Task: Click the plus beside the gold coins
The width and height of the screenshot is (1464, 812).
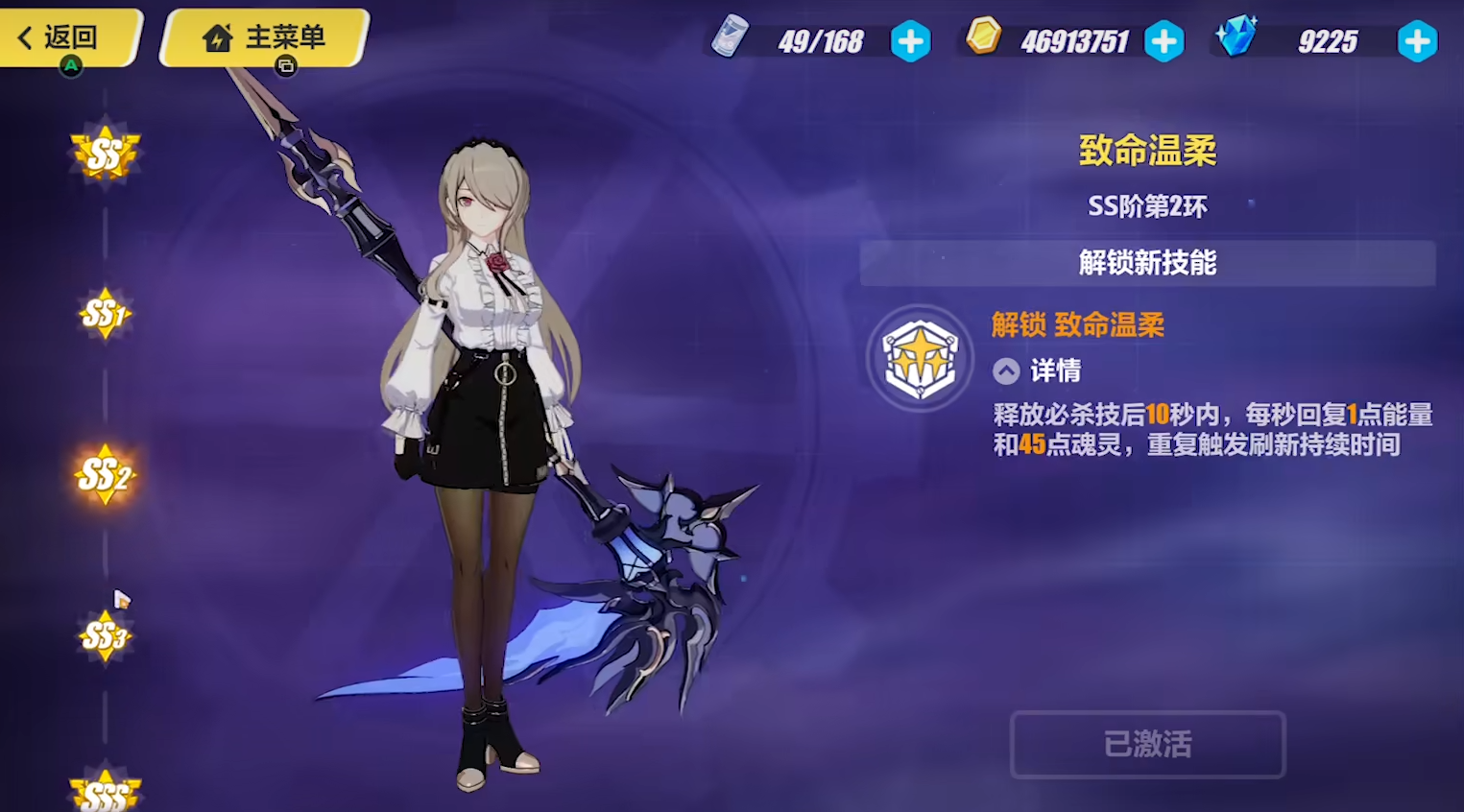Action: 1164,41
